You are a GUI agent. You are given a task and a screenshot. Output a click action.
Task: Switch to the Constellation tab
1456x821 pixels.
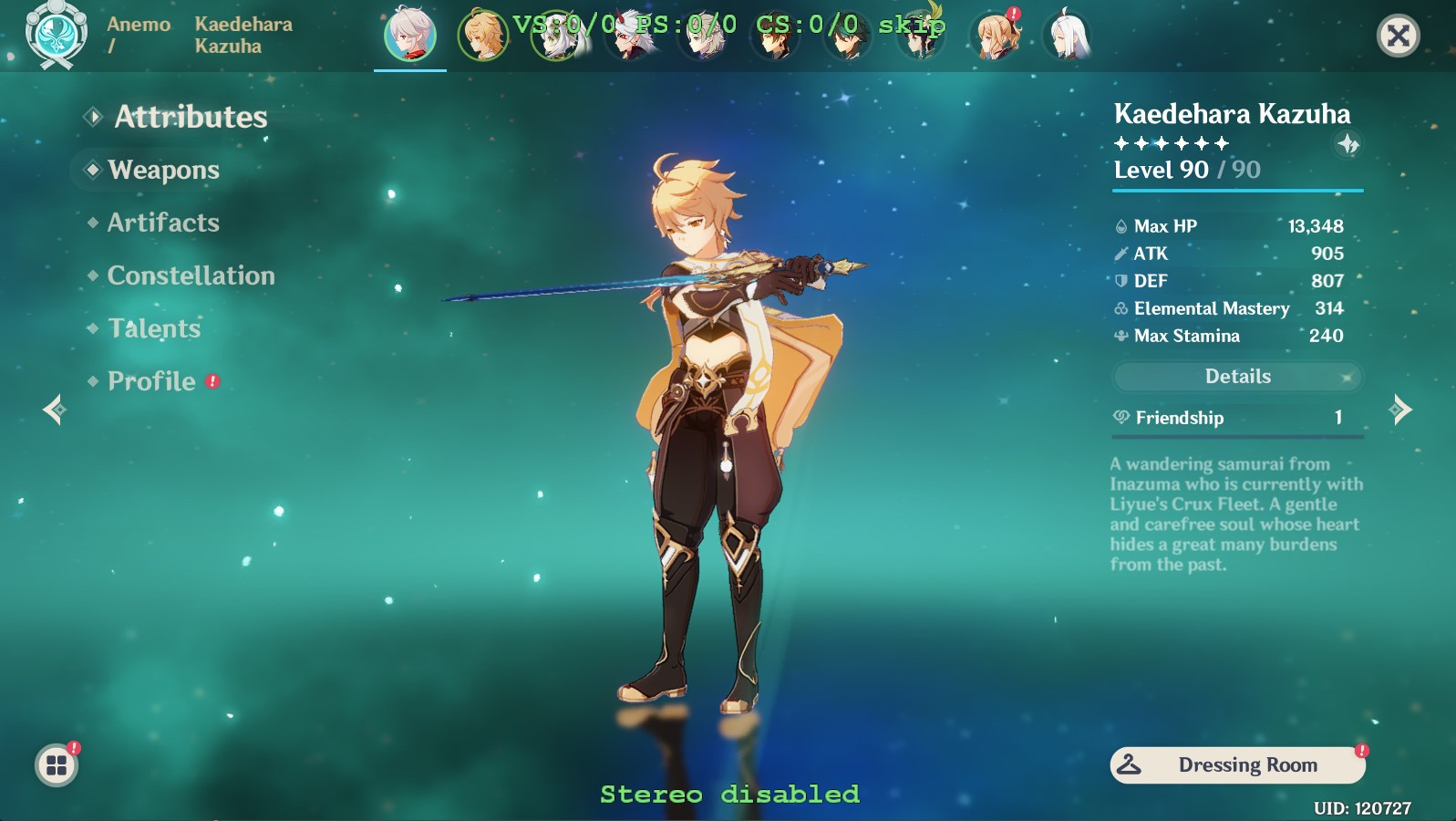tap(190, 275)
